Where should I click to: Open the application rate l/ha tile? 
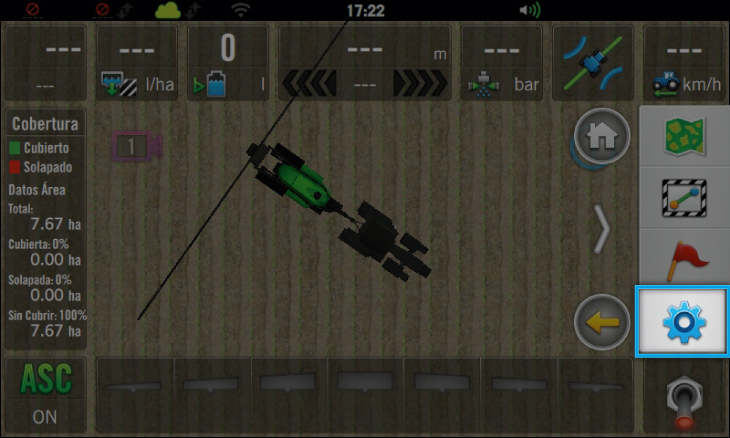click(137, 63)
